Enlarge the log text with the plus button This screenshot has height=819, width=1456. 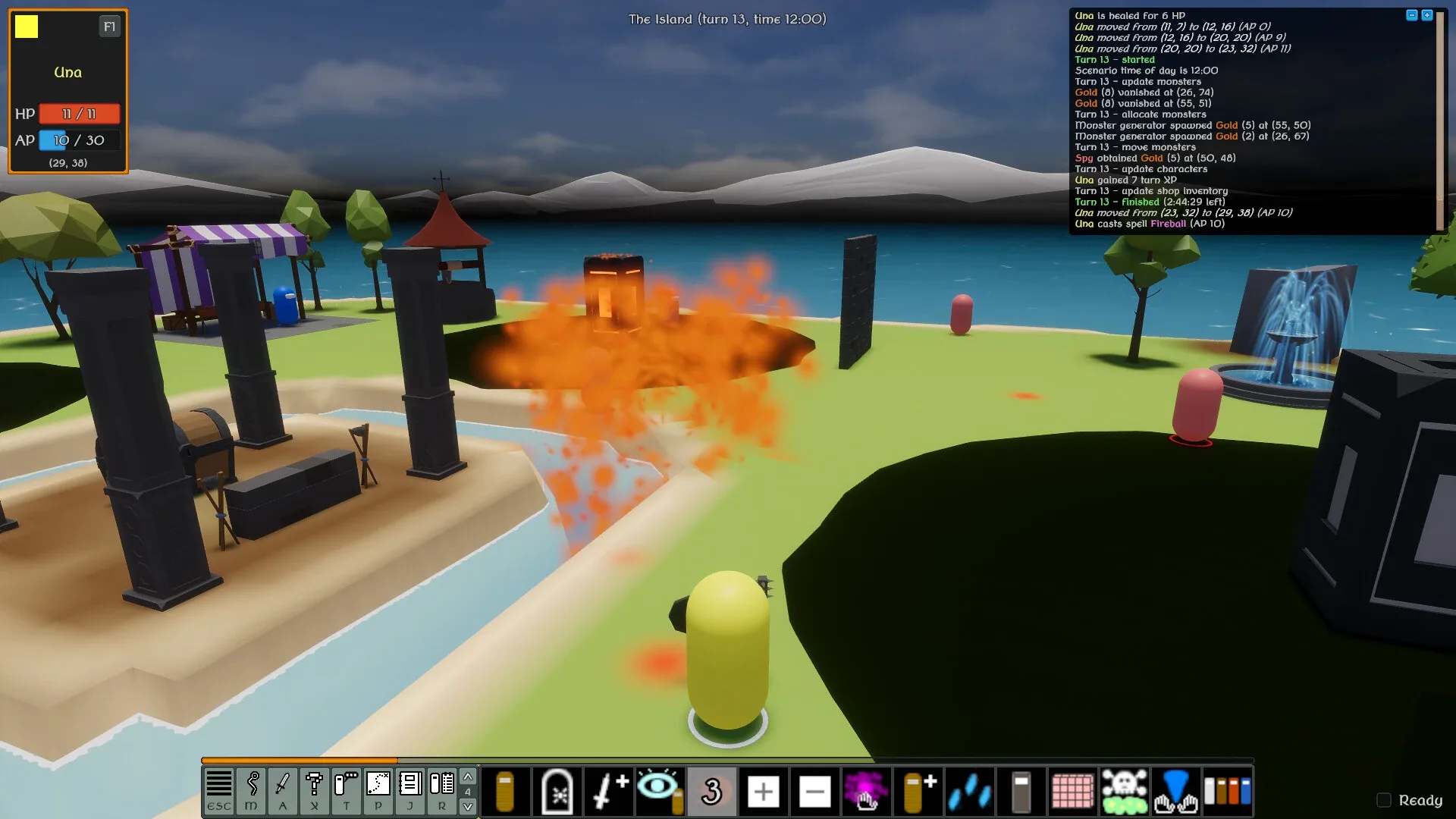[x=1429, y=13]
